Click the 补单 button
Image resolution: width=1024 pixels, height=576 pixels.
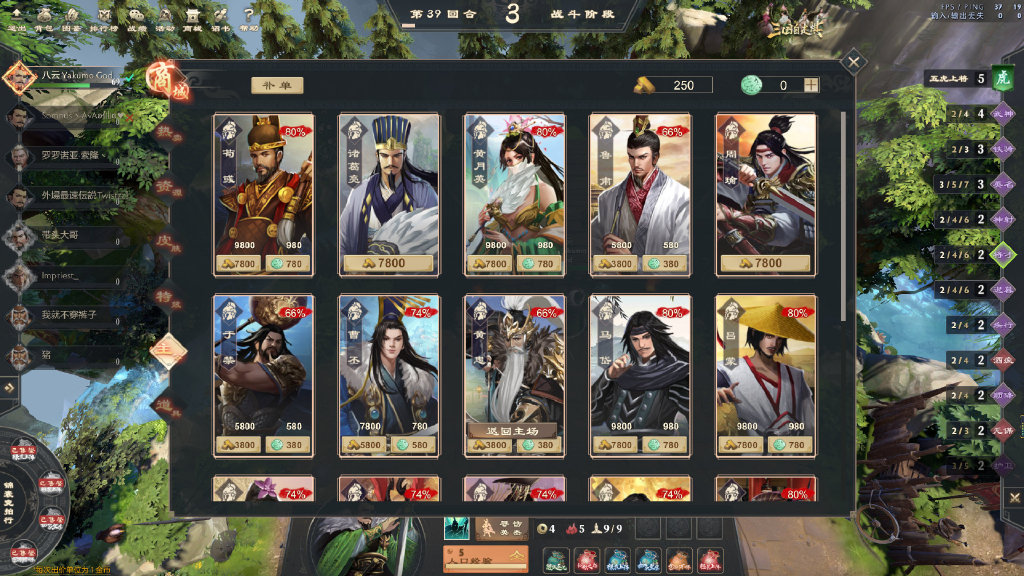coord(277,86)
